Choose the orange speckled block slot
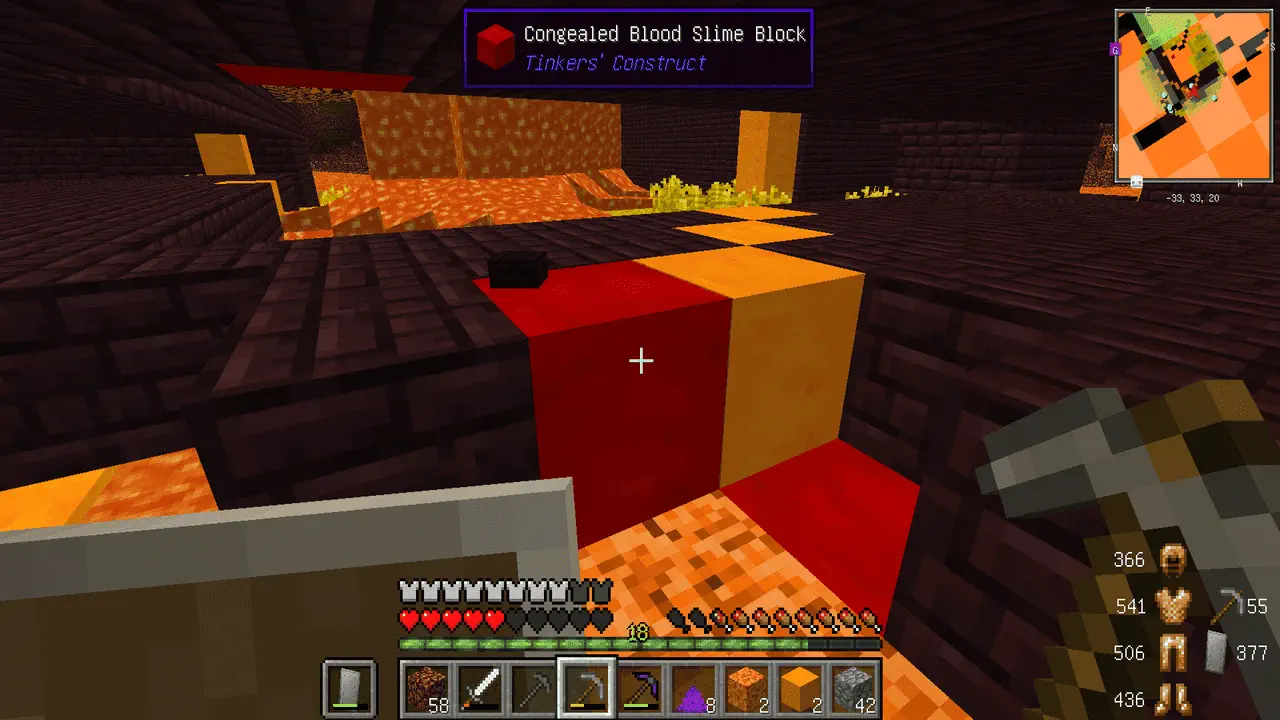This screenshot has height=720, width=1280. tap(747, 688)
